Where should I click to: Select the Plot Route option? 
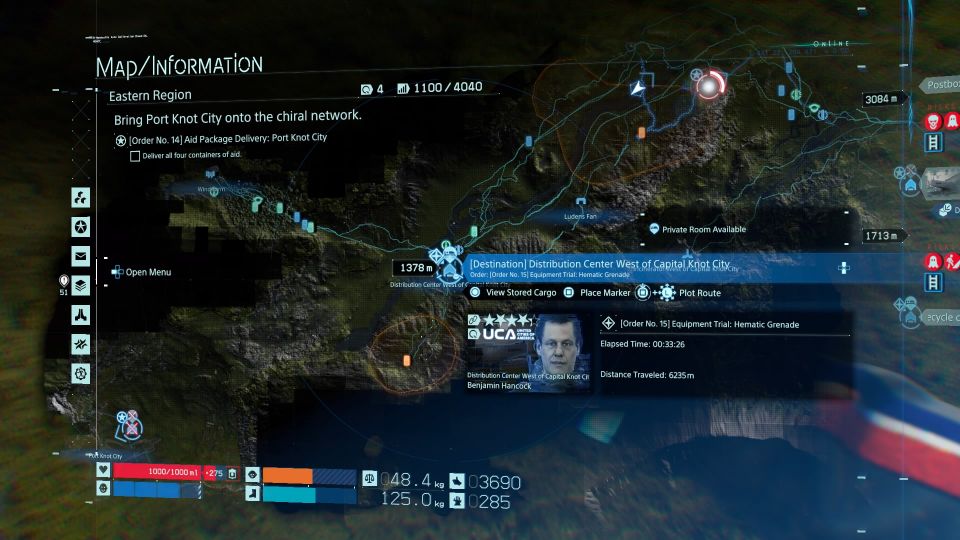point(700,293)
